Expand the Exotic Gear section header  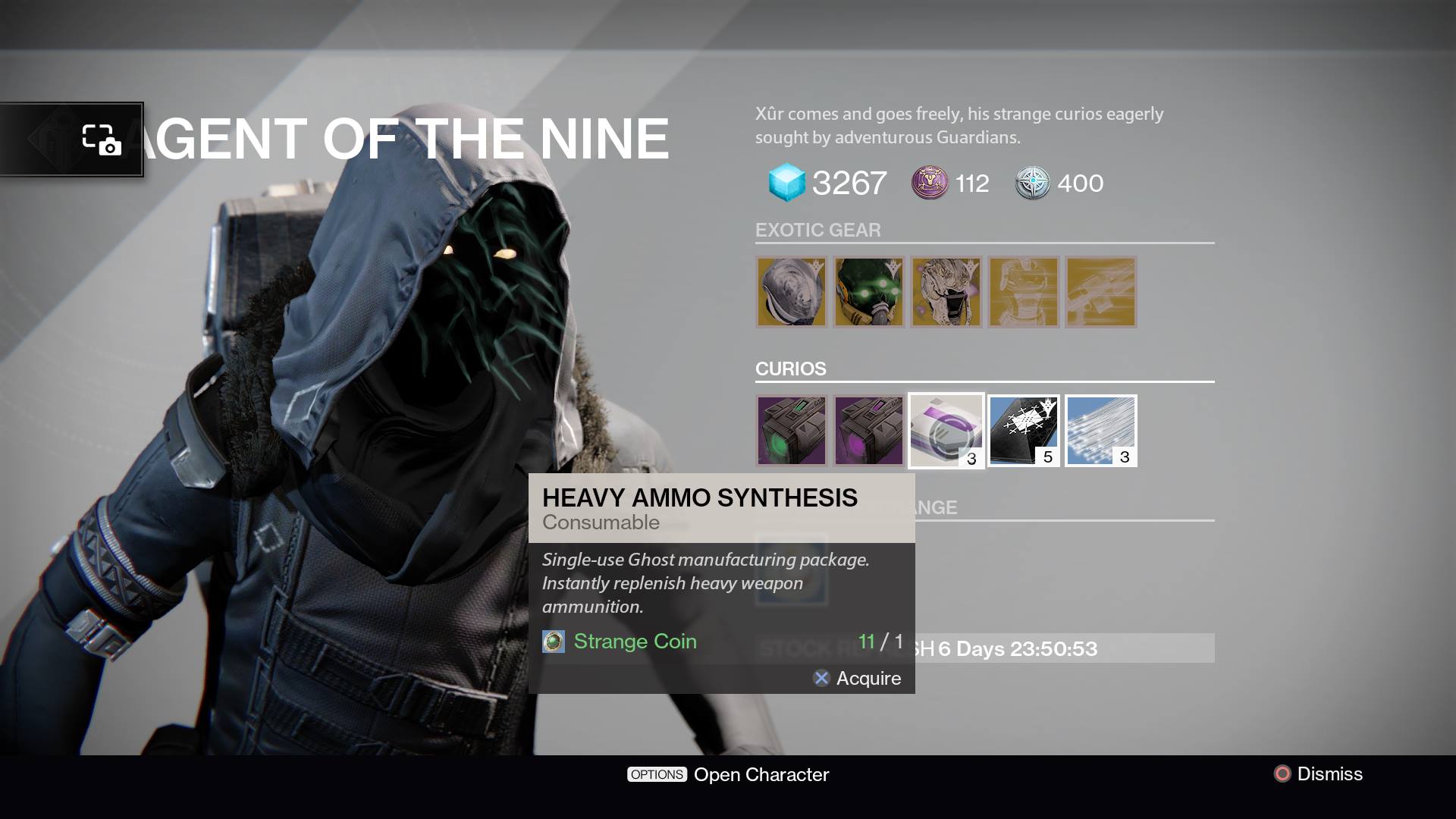pyautogui.click(x=818, y=230)
